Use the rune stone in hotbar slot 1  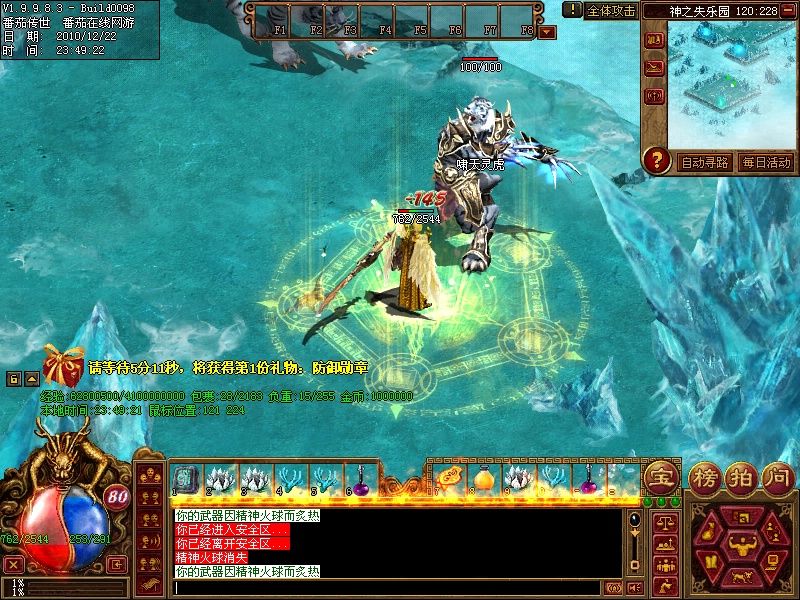pyautogui.click(x=186, y=479)
